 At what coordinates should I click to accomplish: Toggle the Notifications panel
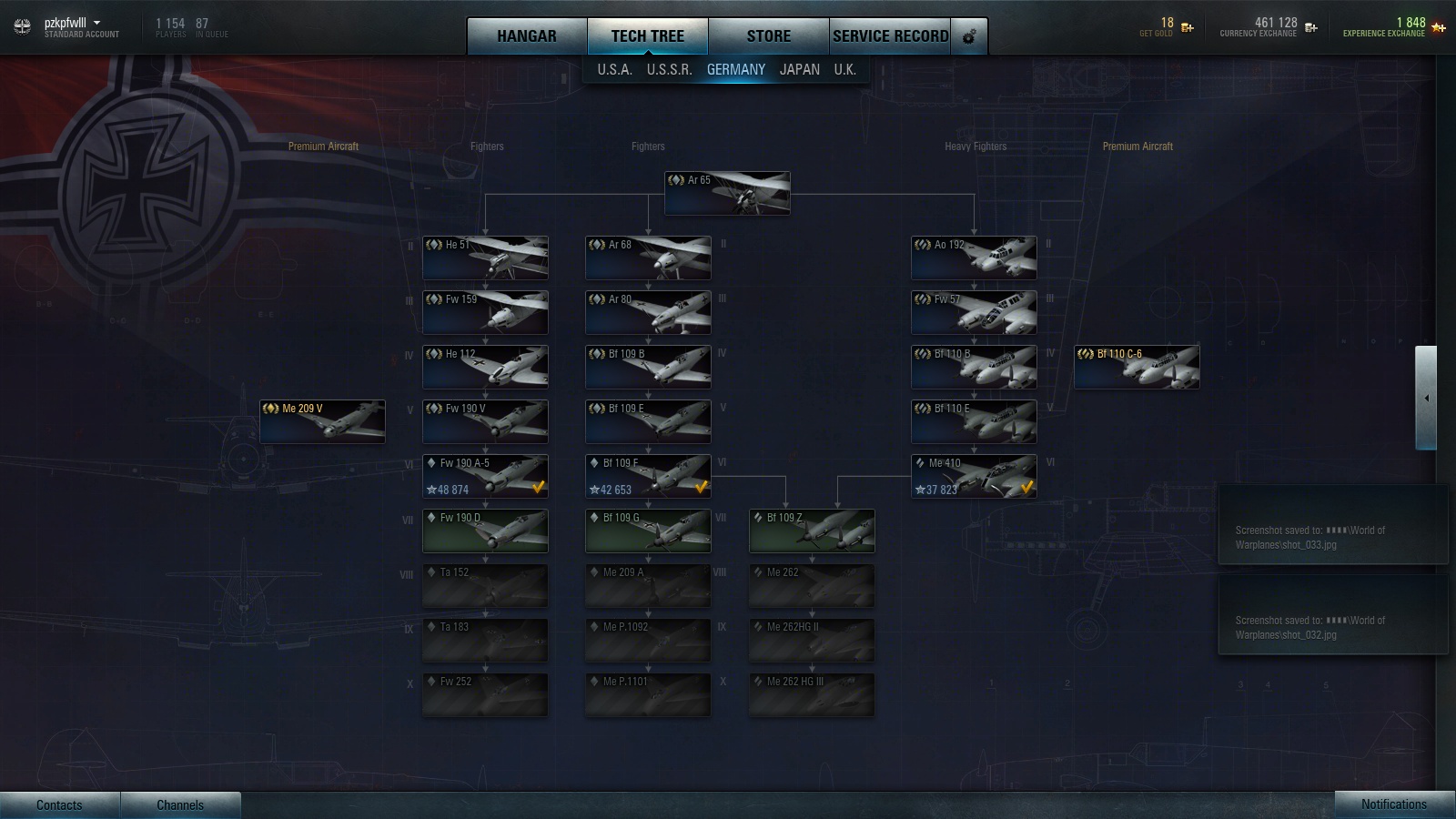[1393, 804]
